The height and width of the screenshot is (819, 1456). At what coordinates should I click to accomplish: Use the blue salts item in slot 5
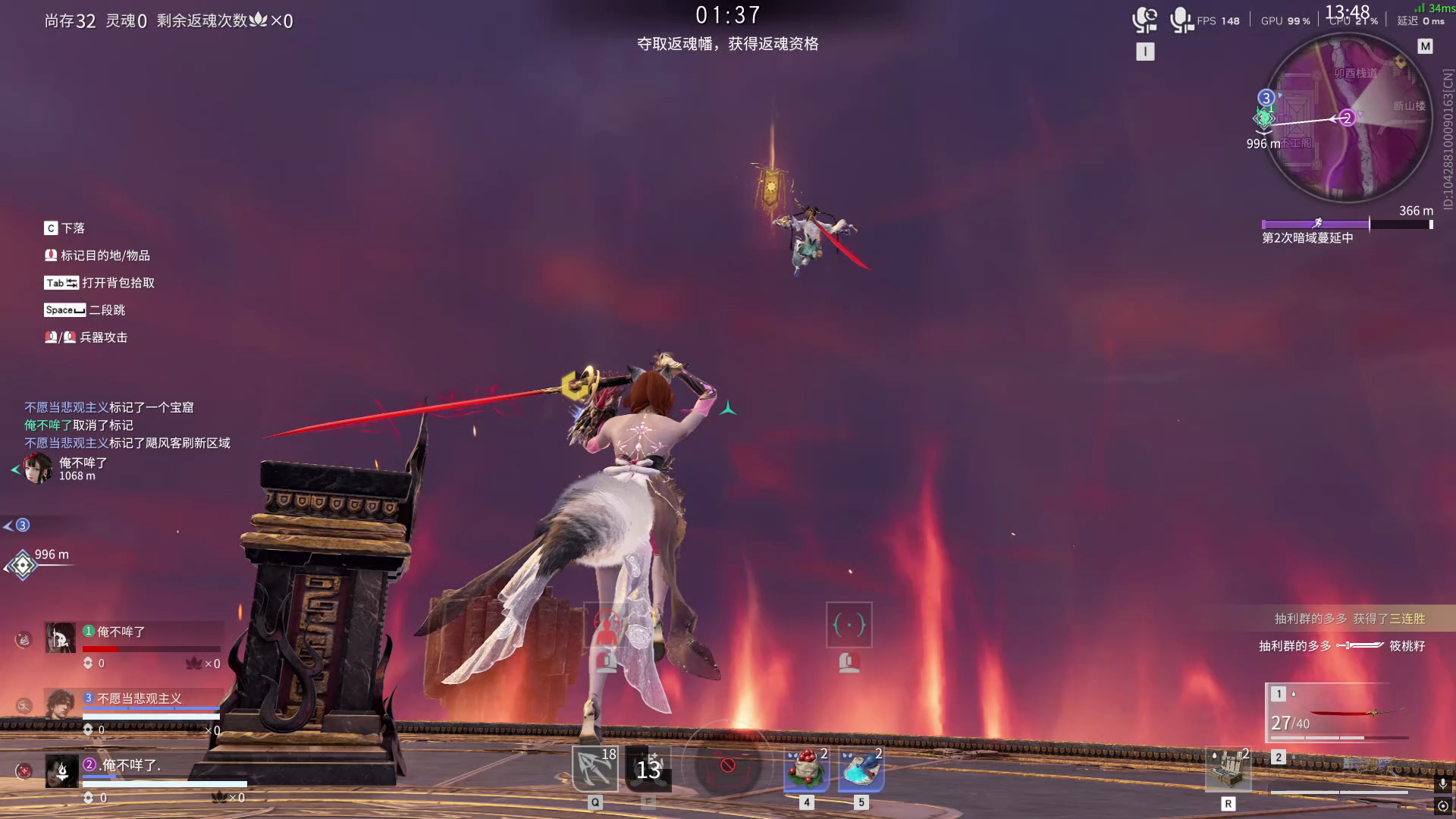pyautogui.click(x=861, y=768)
